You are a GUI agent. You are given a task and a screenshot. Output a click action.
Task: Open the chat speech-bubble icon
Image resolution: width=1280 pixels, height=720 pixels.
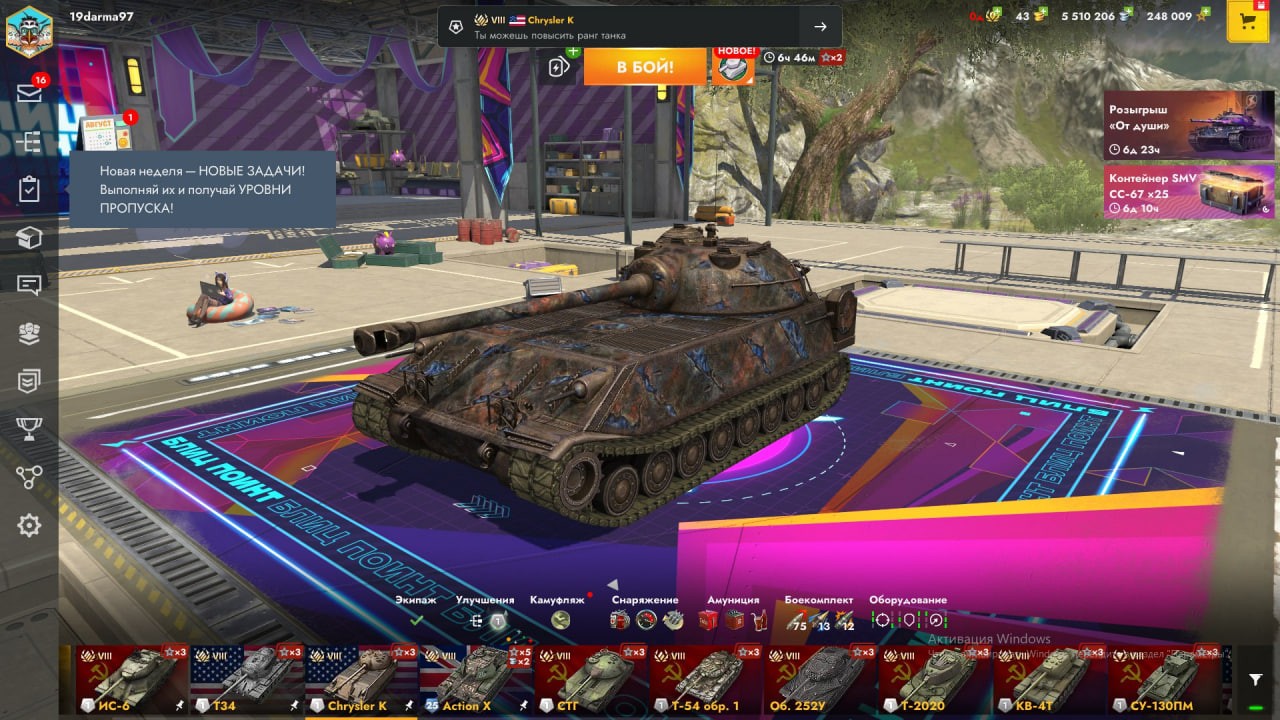click(29, 285)
